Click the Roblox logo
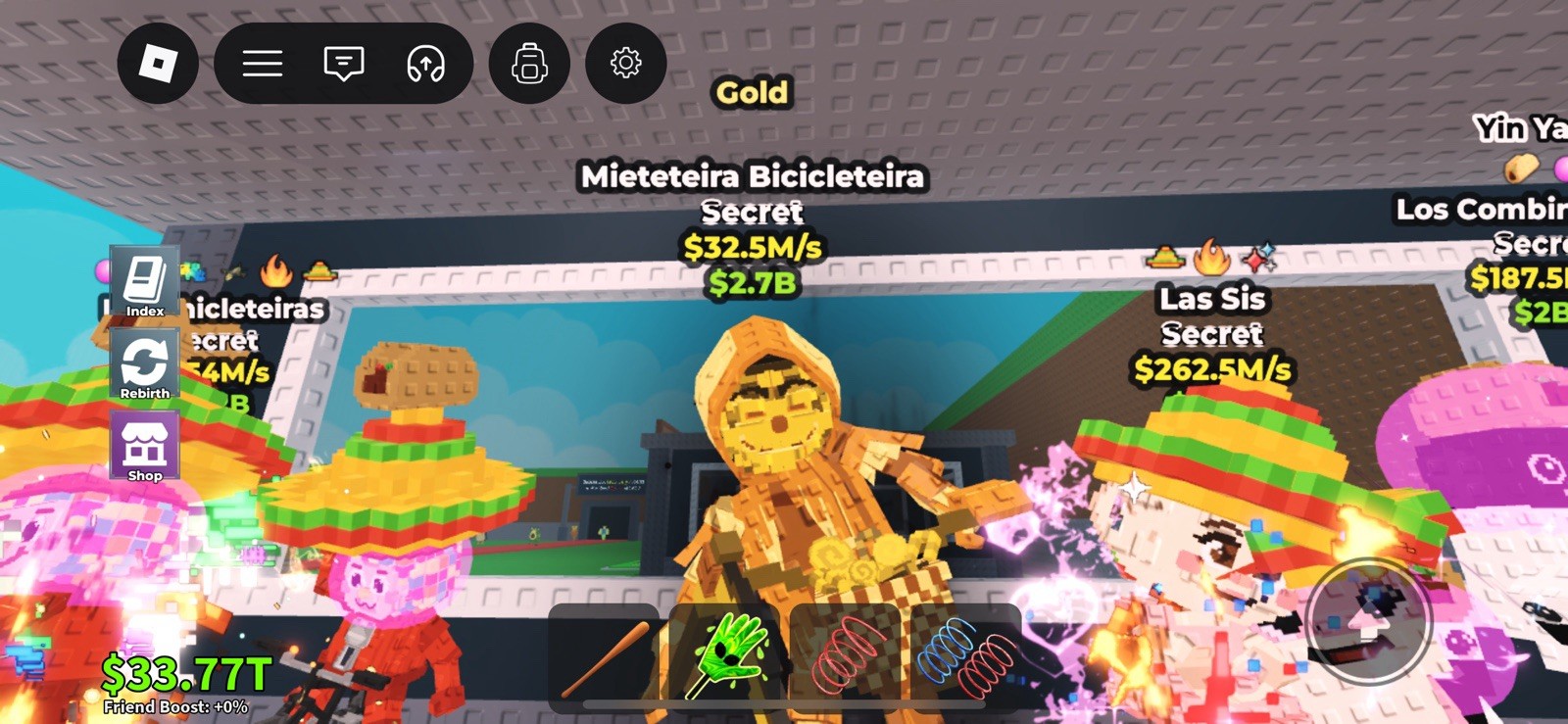This screenshot has height=724, width=1568. click(157, 63)
